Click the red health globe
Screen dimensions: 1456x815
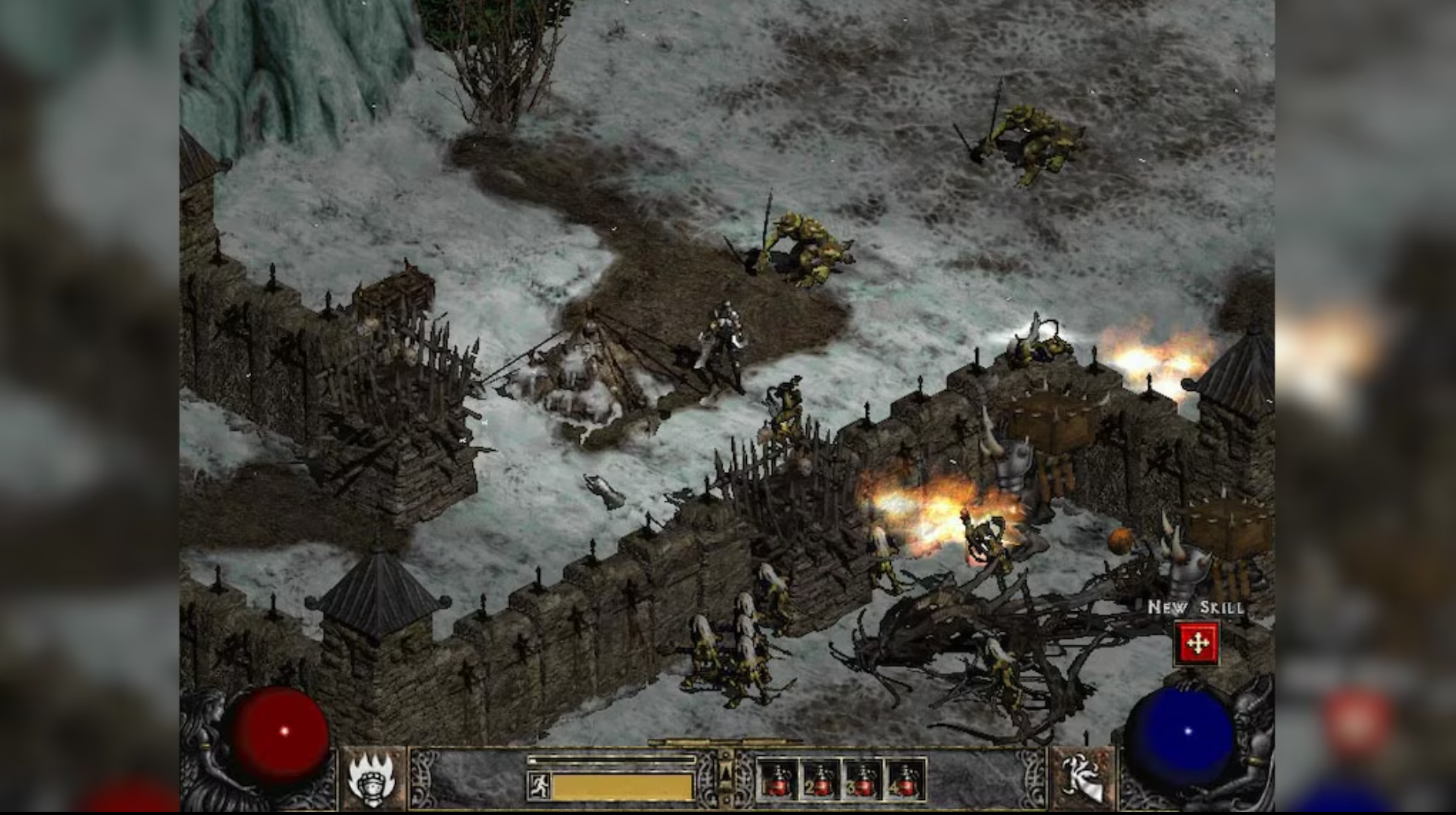283,732
